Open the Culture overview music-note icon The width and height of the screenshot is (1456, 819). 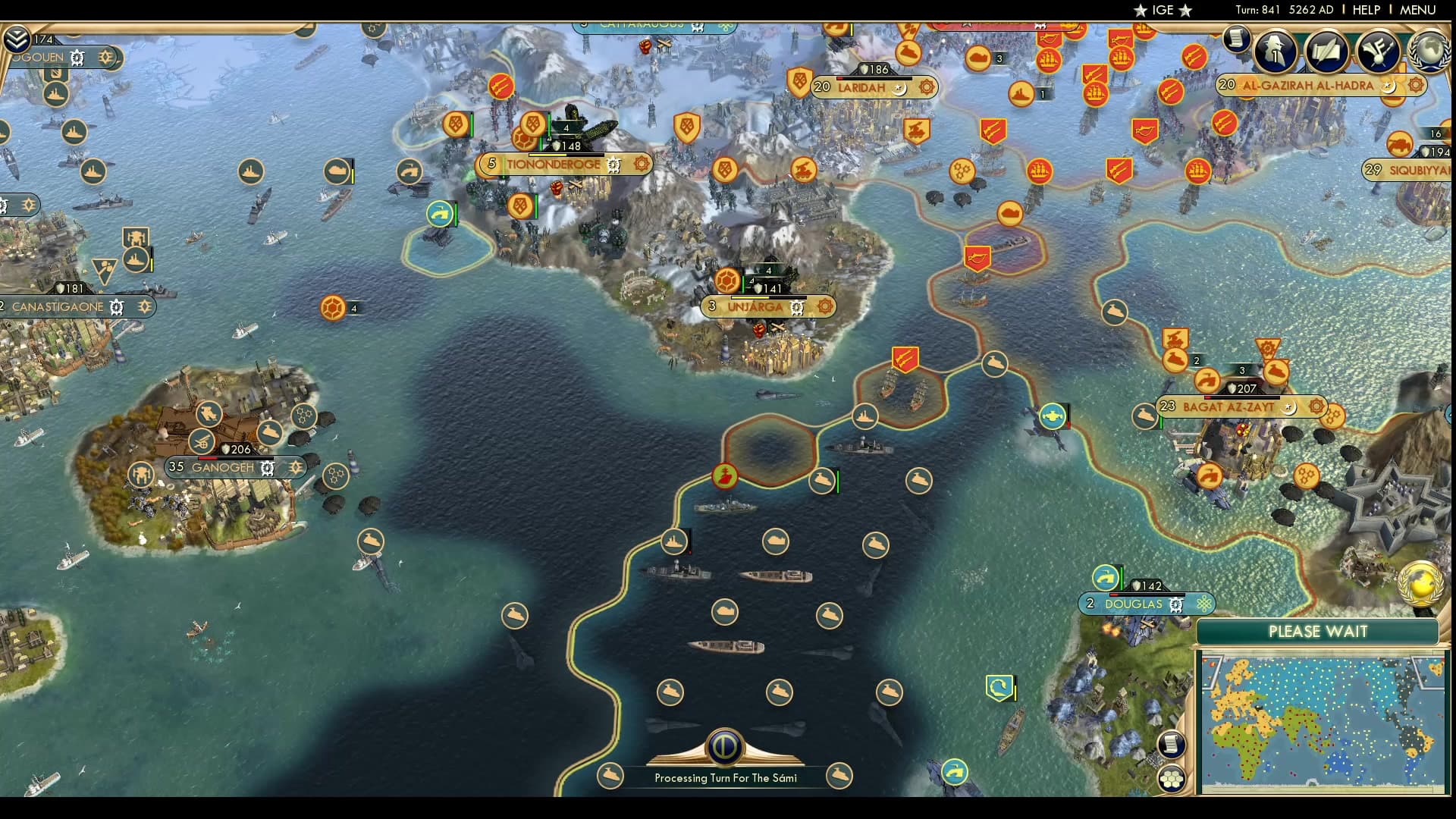click(x=1379, y=52)
